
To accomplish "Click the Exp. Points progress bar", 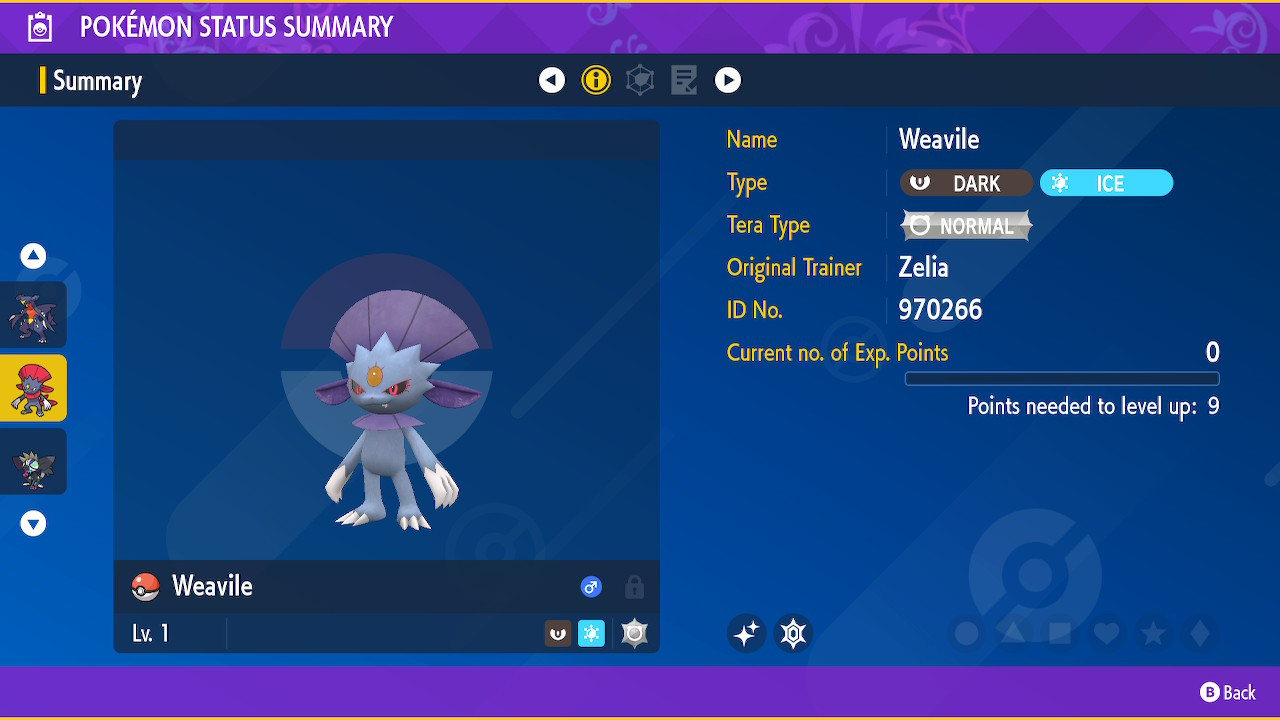I will 1061,378.
